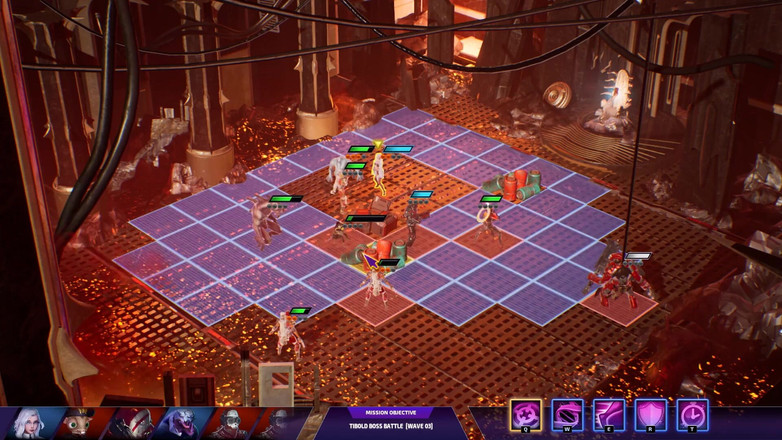This screenshot has height=440, width=782.
Task: Activate the crosshair target ability
Action: (x=526, y=414)
